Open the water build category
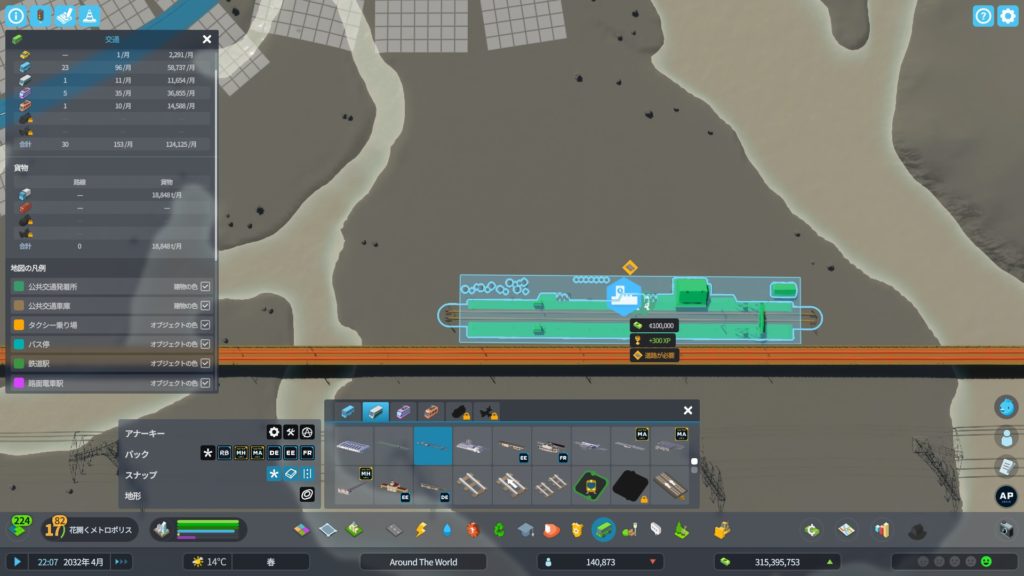 point(447,529)
